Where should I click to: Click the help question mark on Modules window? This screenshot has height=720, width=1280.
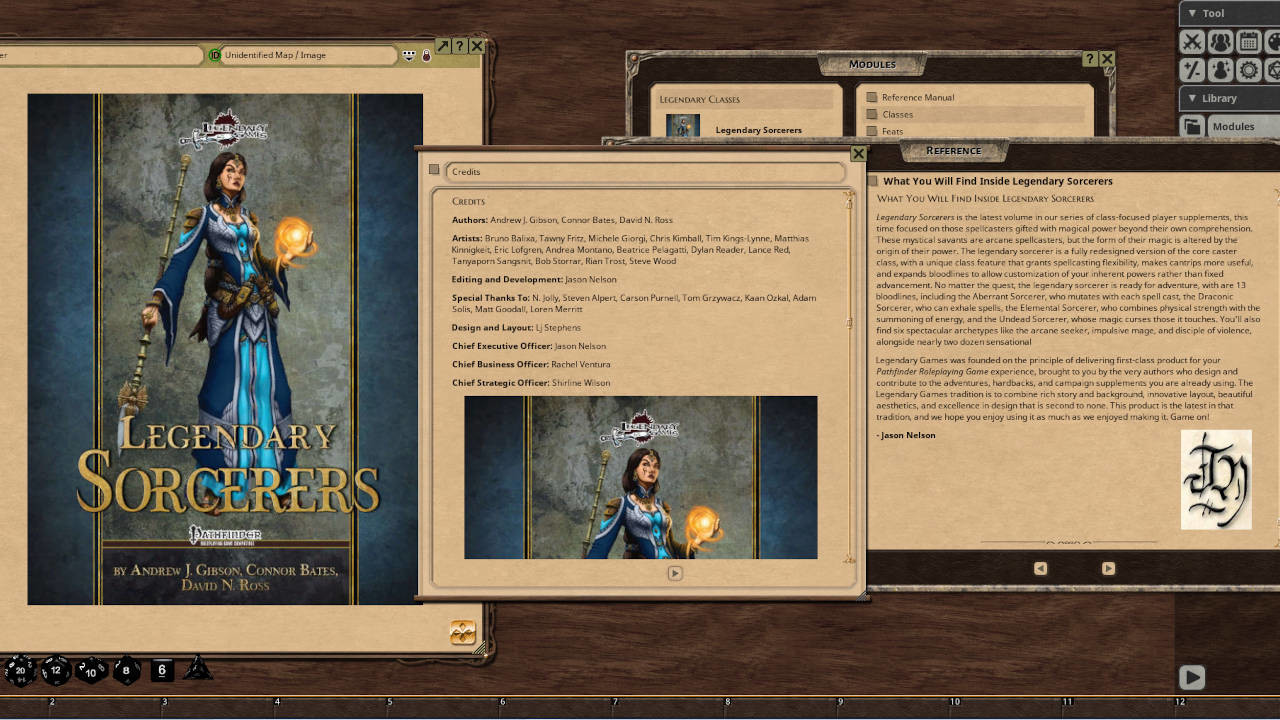point(1089,58)
